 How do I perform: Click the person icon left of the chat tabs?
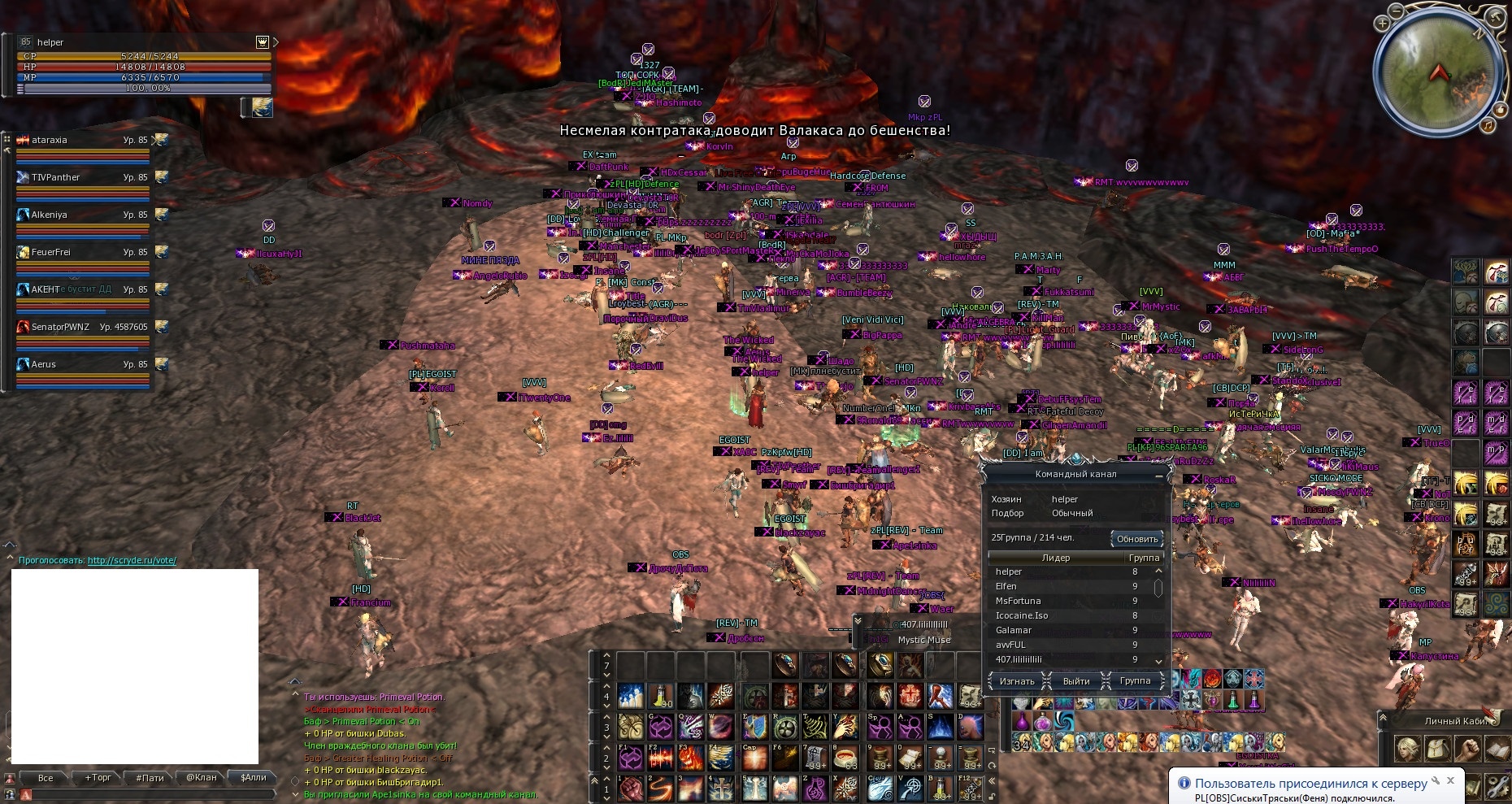point(10,779)
